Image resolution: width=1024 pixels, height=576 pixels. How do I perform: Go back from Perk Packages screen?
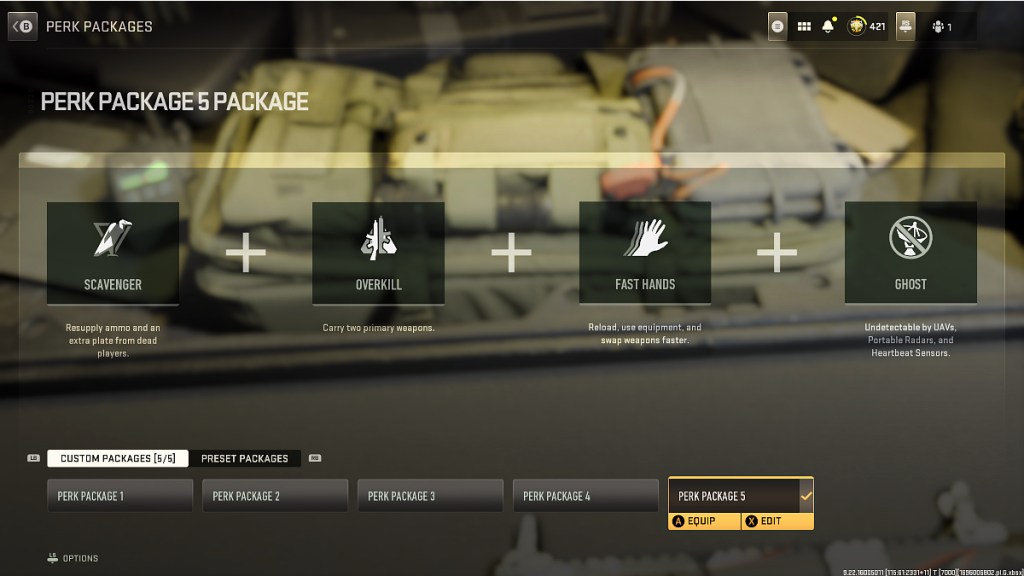[22, 26]
